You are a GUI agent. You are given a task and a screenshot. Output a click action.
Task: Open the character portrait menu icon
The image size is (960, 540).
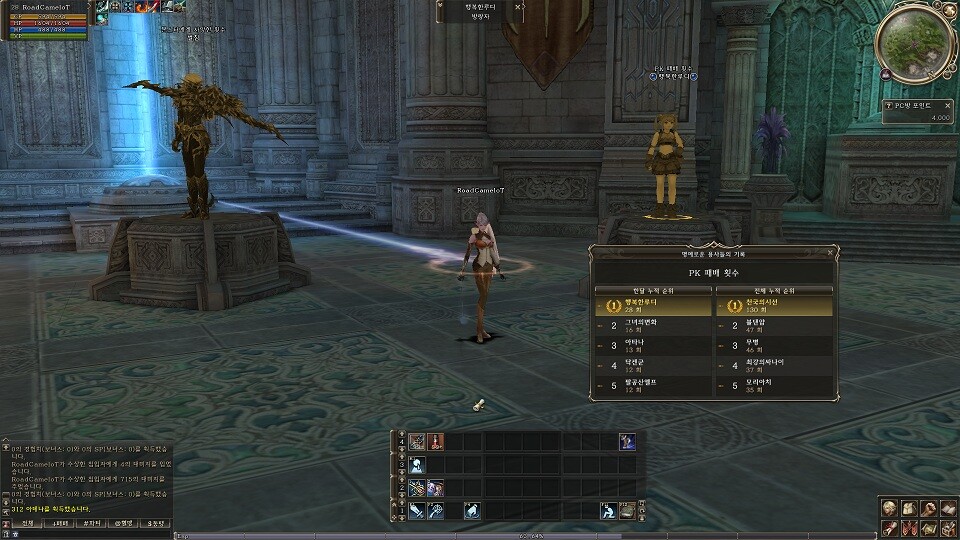[889, 509]
